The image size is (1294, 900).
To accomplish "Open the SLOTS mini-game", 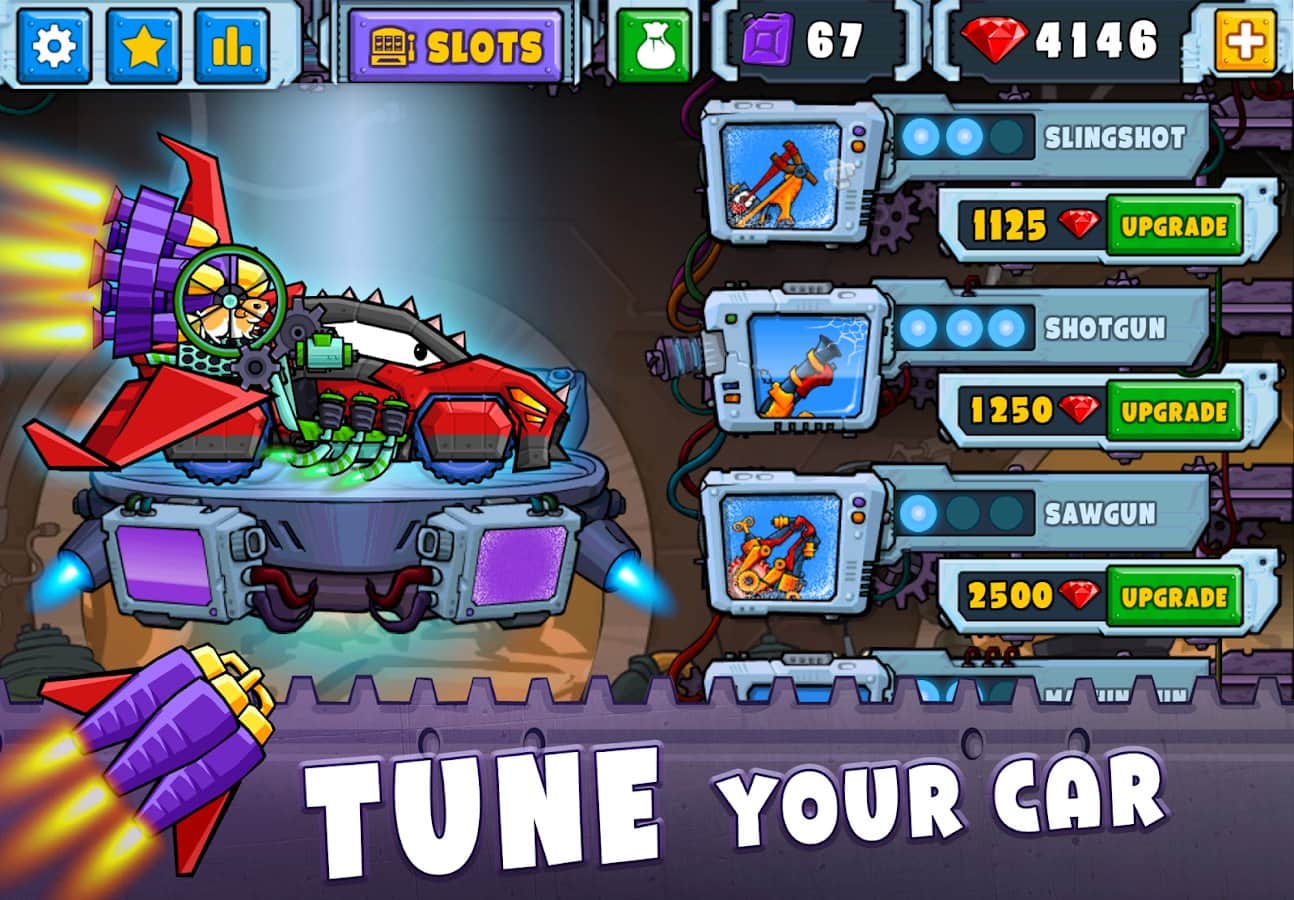I will 460,42.
